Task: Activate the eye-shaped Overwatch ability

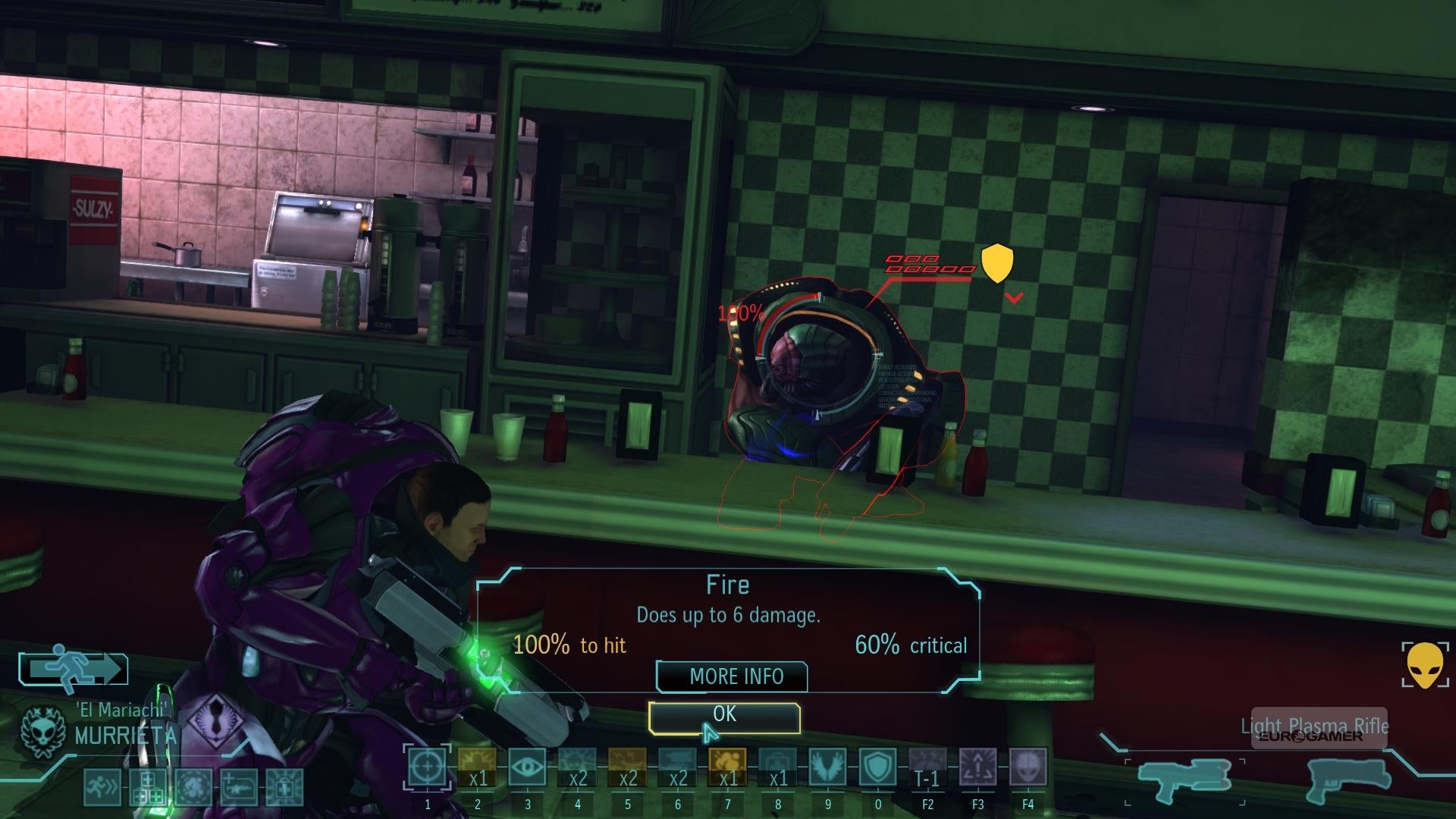Action: click(x=527, y=767)
